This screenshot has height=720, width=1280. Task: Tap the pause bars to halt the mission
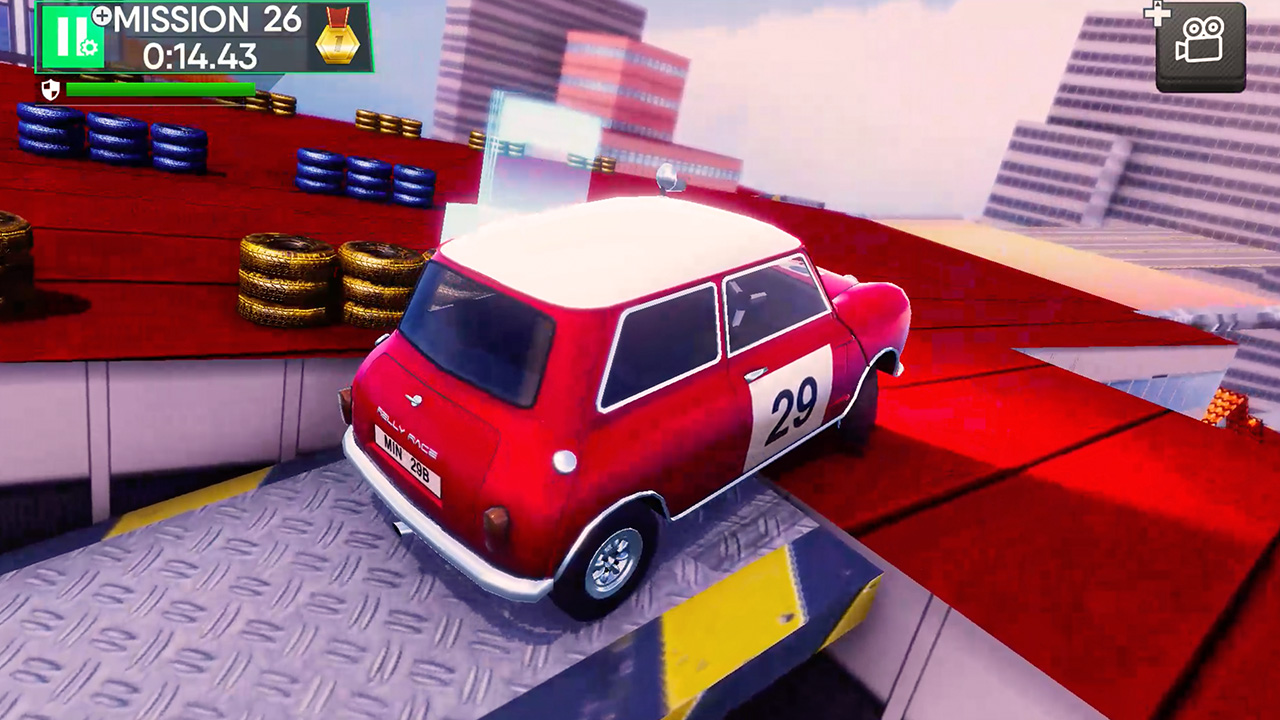point(70,35)
